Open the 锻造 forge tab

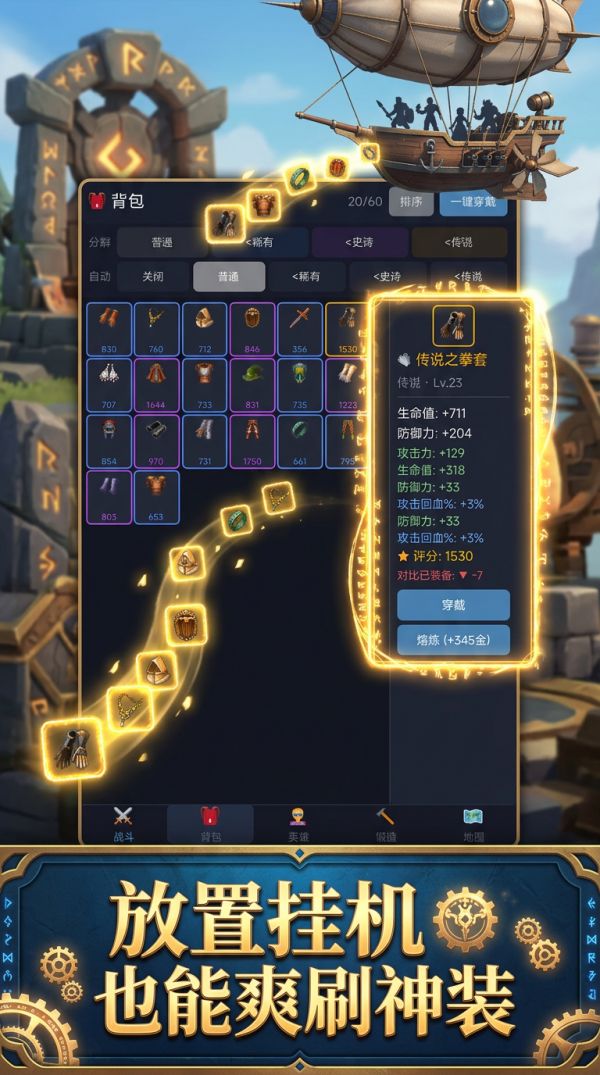385,824
